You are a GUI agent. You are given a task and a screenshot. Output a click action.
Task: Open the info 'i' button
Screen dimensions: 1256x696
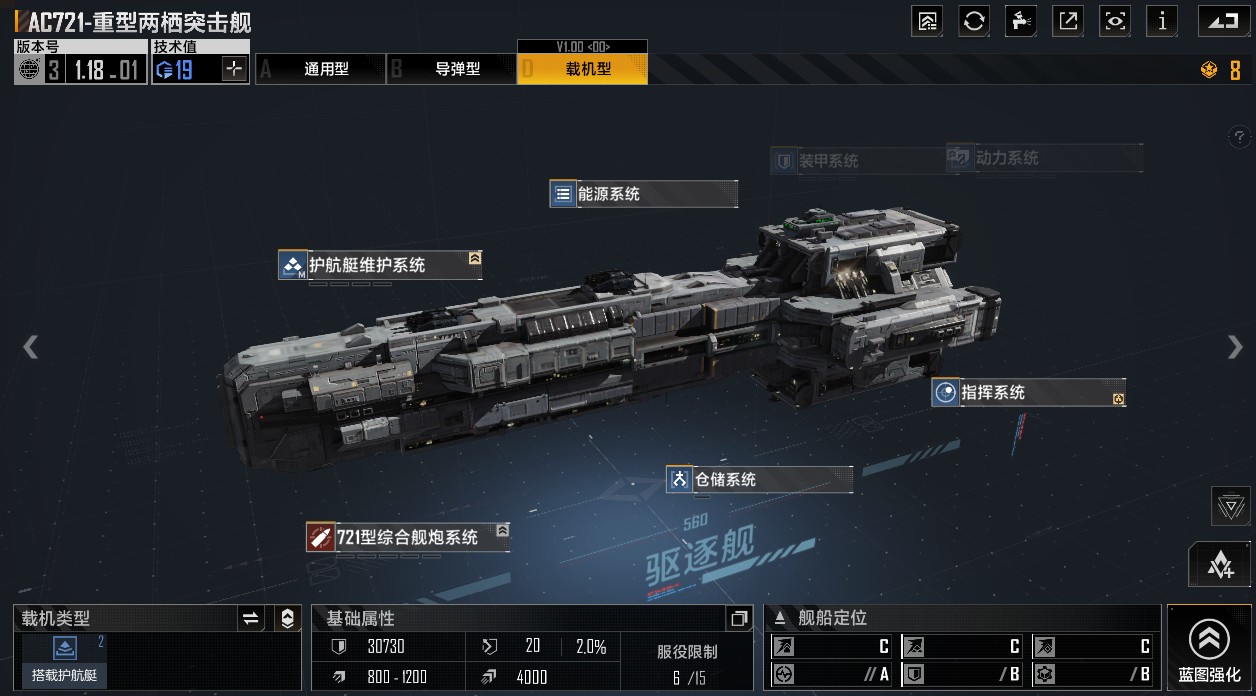(1161, 21)
